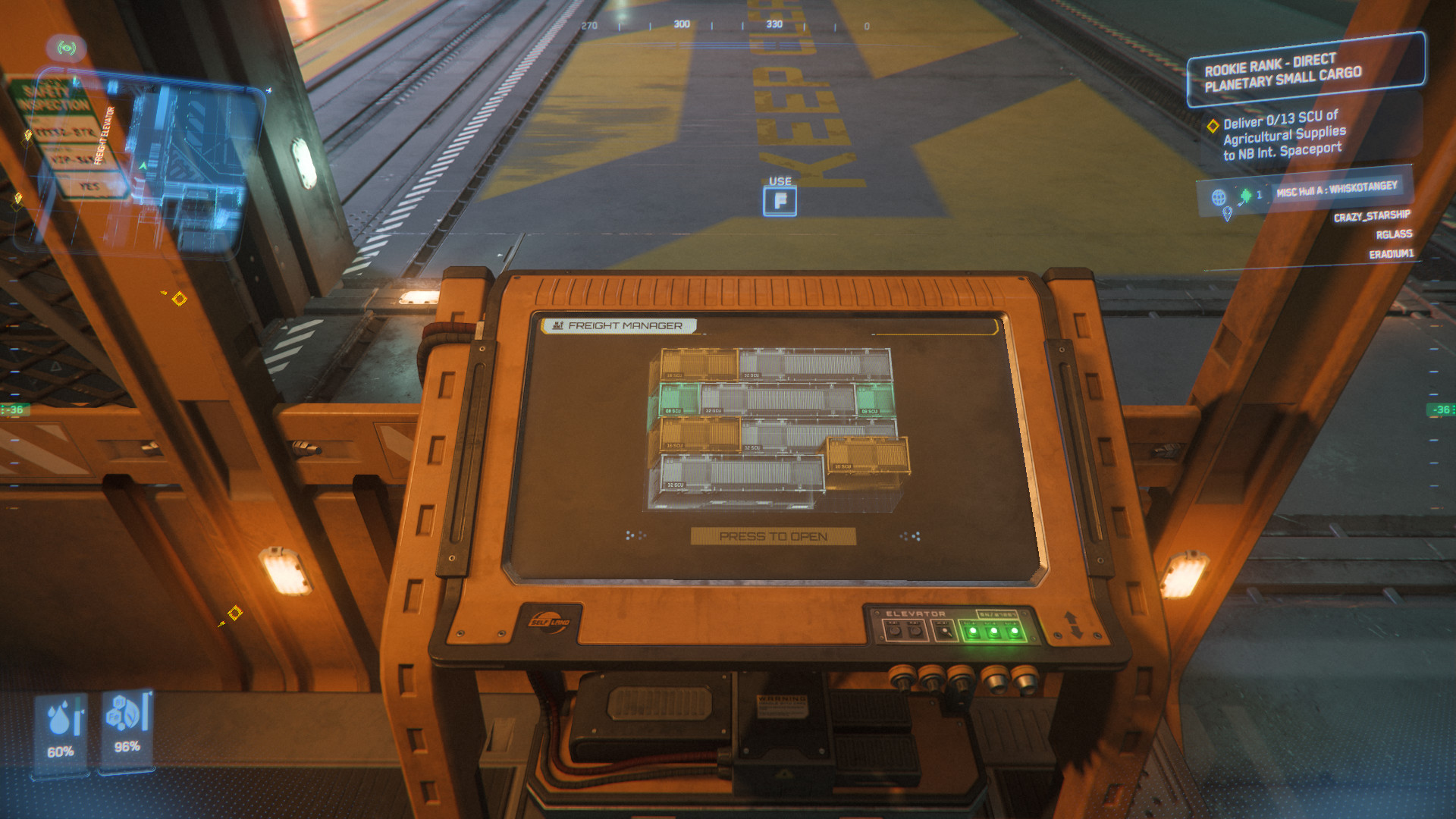Pick party member ERADIUM1
This screenshot has width=1456, height=819.
1391,254
